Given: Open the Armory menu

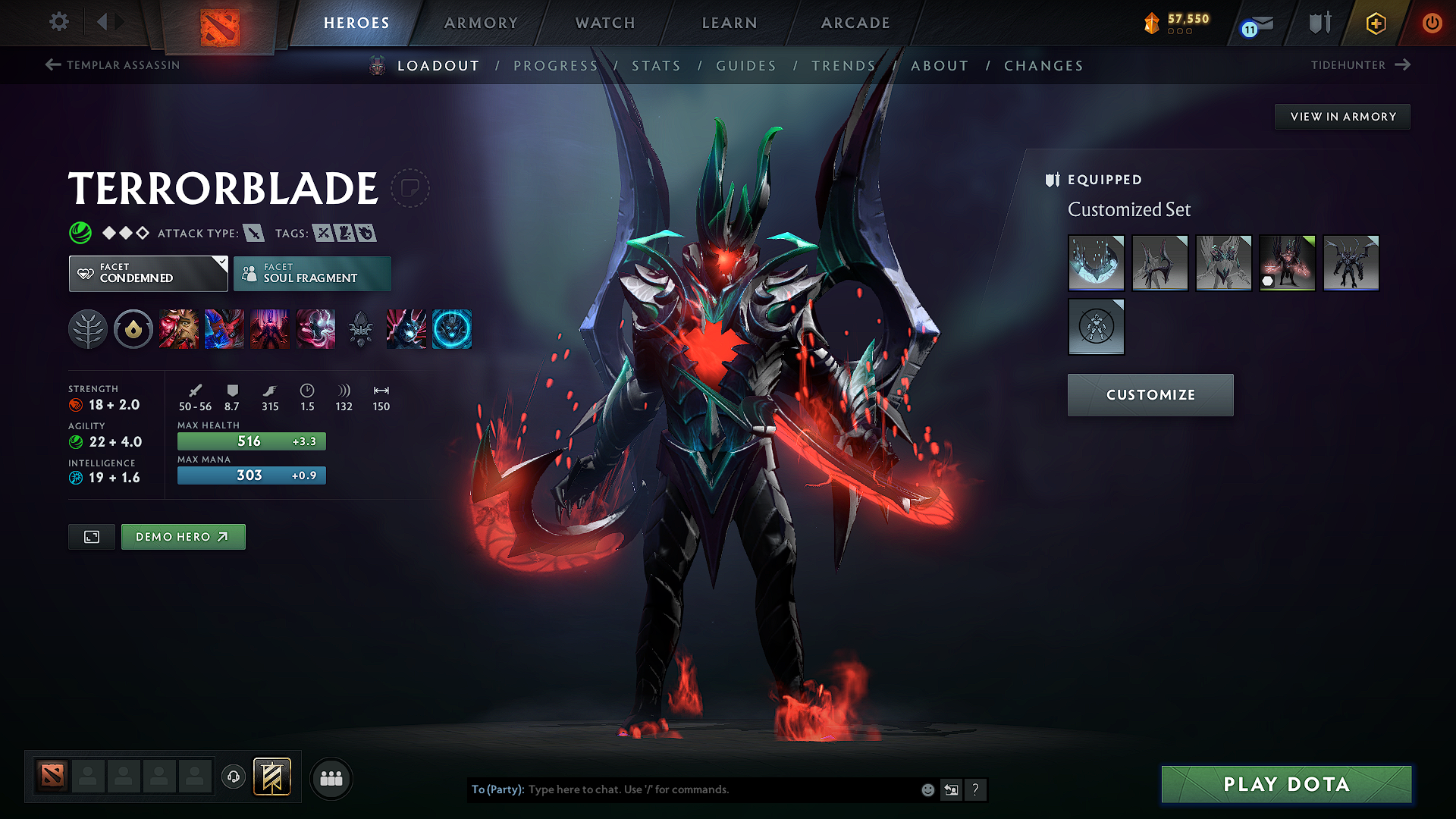Looking at the screenshot, I should coord(480,23).
